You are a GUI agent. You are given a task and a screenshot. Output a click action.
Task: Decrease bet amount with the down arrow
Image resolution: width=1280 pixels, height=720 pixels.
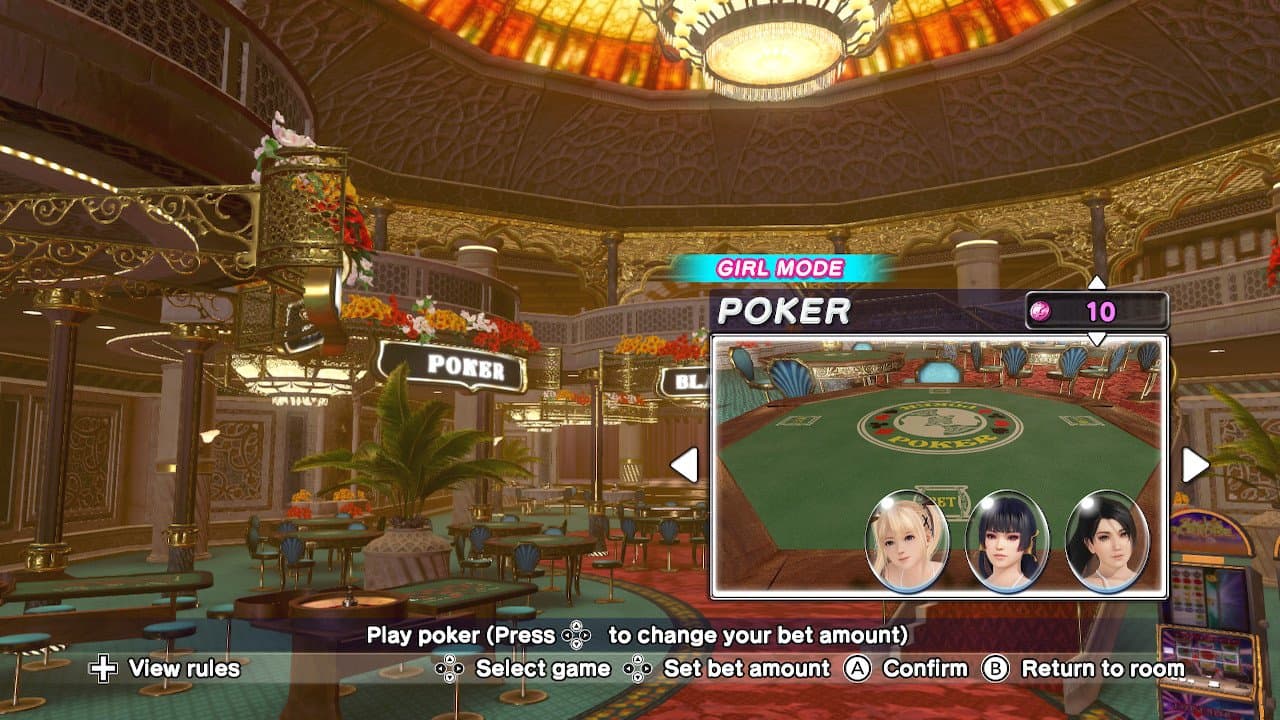(x=1097, y=339)
